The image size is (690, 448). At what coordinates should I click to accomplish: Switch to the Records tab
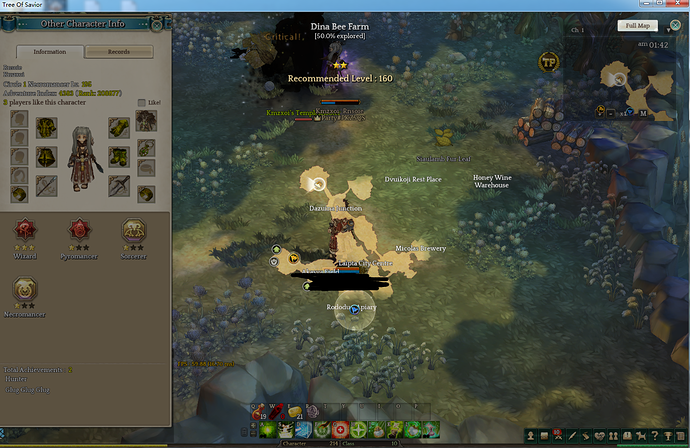[118, 51]
